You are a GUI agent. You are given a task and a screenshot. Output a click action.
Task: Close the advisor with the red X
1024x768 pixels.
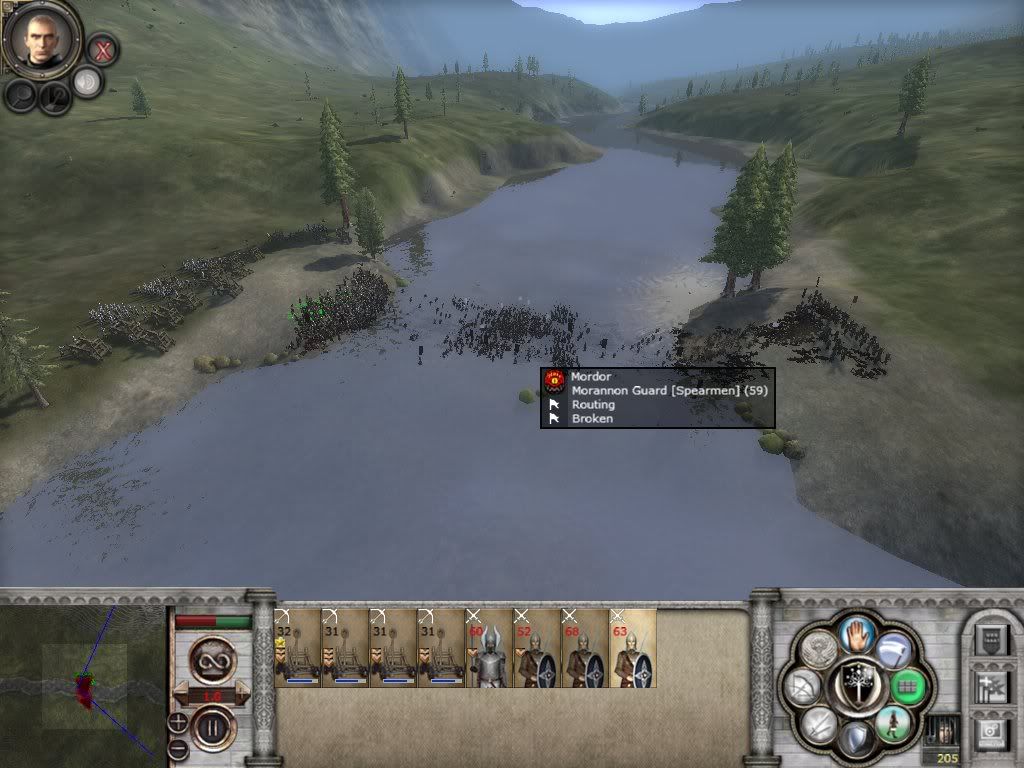click(102, 48)
